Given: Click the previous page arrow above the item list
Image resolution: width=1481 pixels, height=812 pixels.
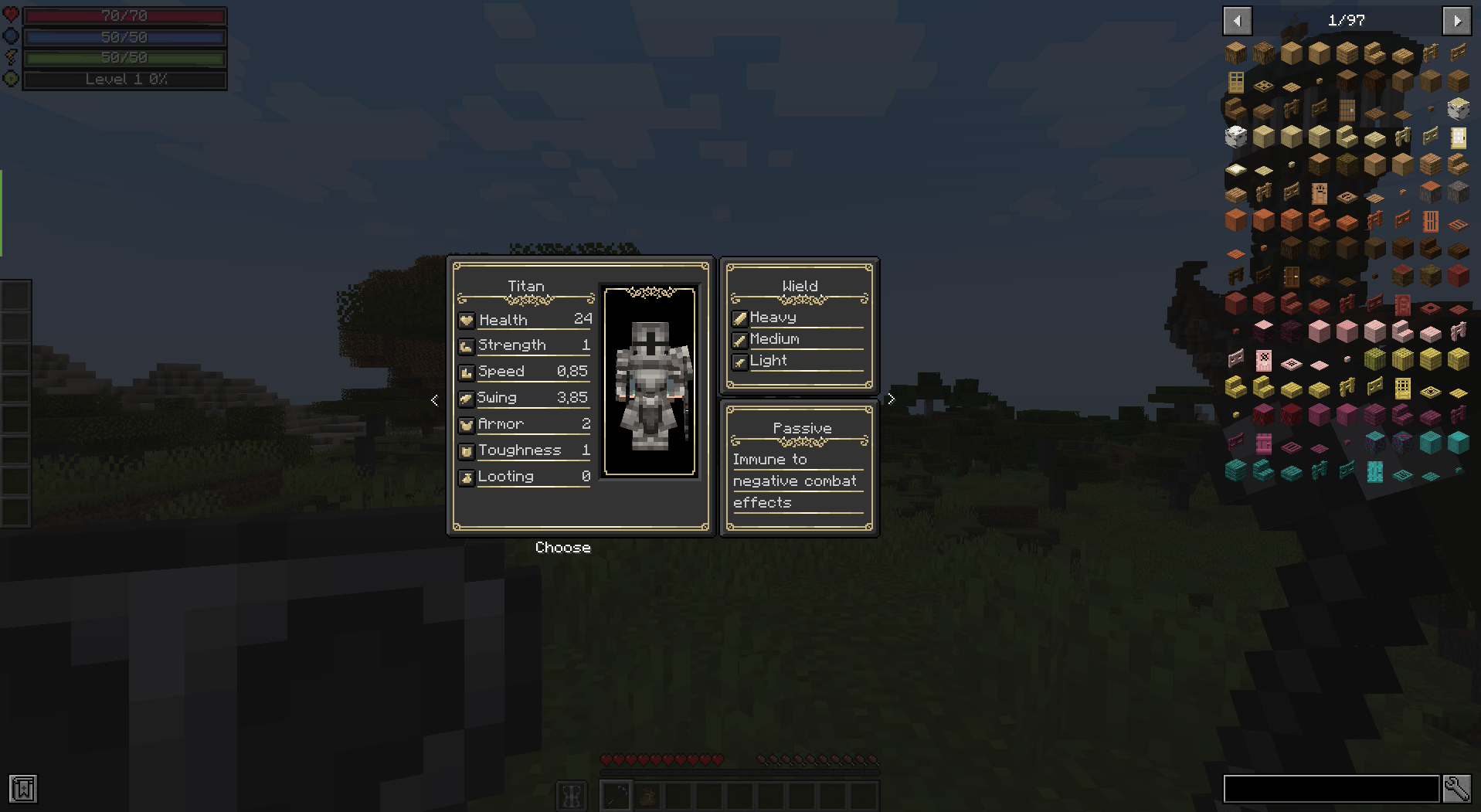Looking at the screenshot, I should [x=1238, y=20].
